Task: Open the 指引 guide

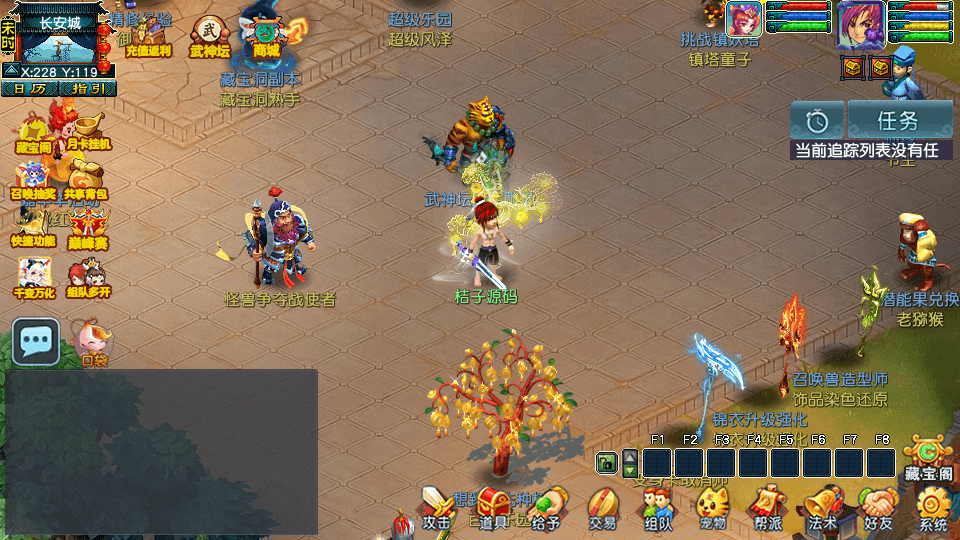Action: (88, 88)
